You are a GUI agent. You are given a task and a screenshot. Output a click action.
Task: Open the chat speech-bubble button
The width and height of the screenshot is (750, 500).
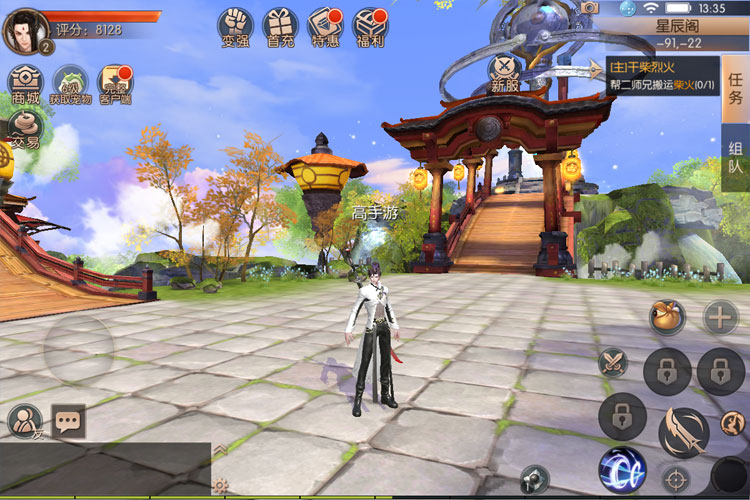tap(69, 421)
